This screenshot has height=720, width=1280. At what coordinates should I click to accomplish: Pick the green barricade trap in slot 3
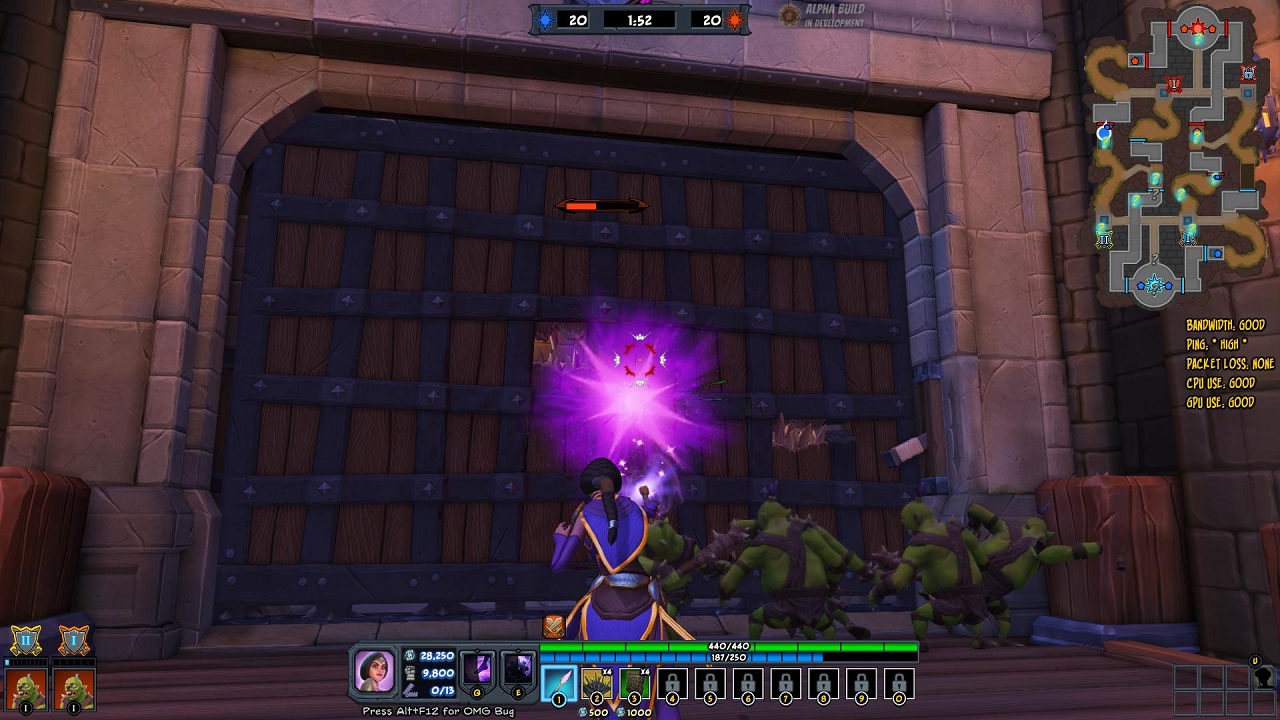[634, 684]
